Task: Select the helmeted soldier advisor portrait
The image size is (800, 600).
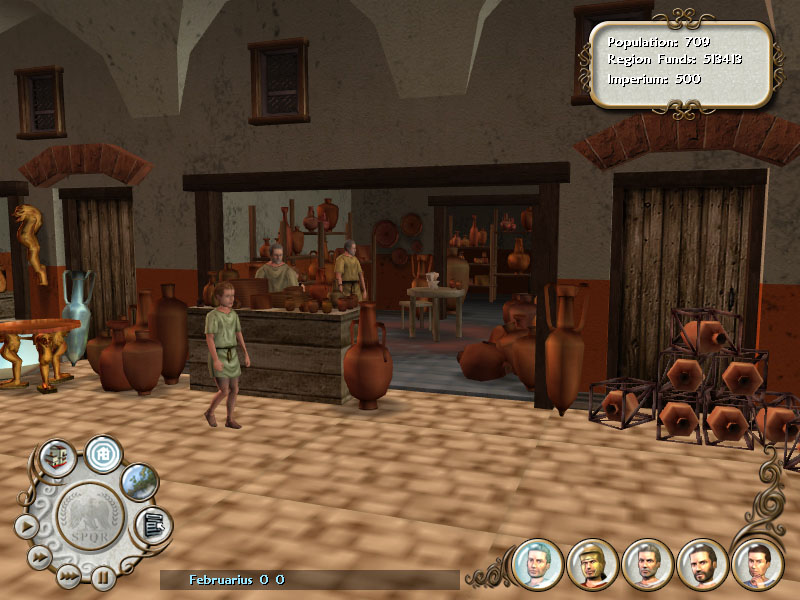Action: [x=592, y=563]
